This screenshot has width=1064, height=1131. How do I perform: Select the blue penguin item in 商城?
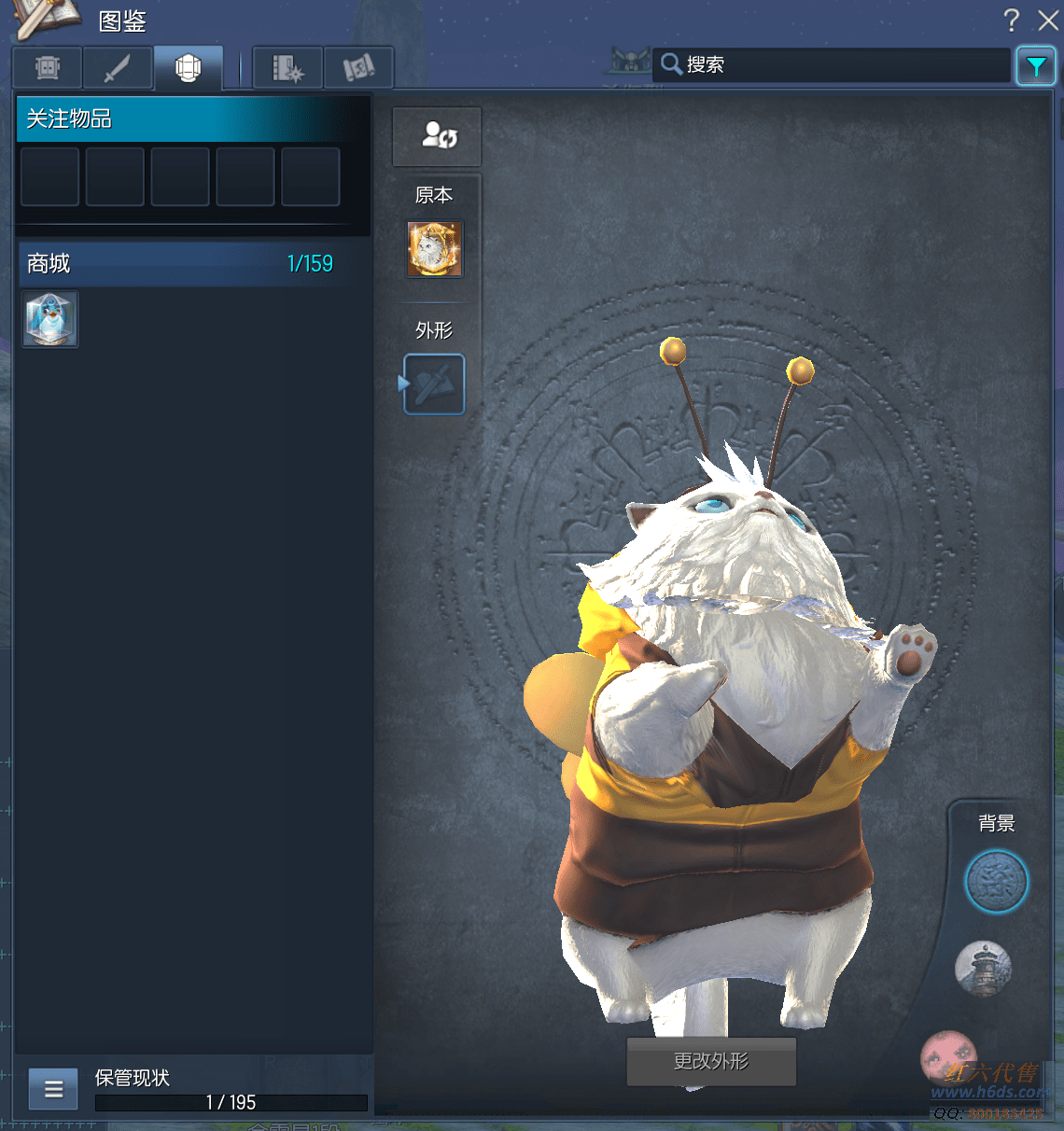[50, 319]
